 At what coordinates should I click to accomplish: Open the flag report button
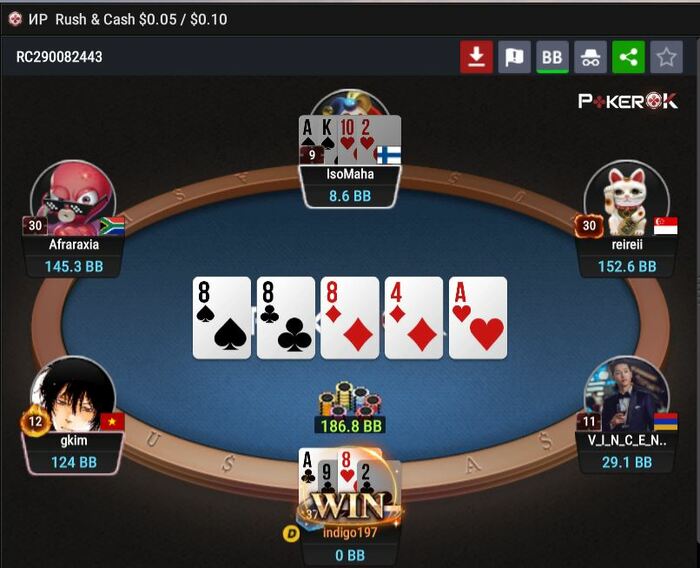coord(514,57)
